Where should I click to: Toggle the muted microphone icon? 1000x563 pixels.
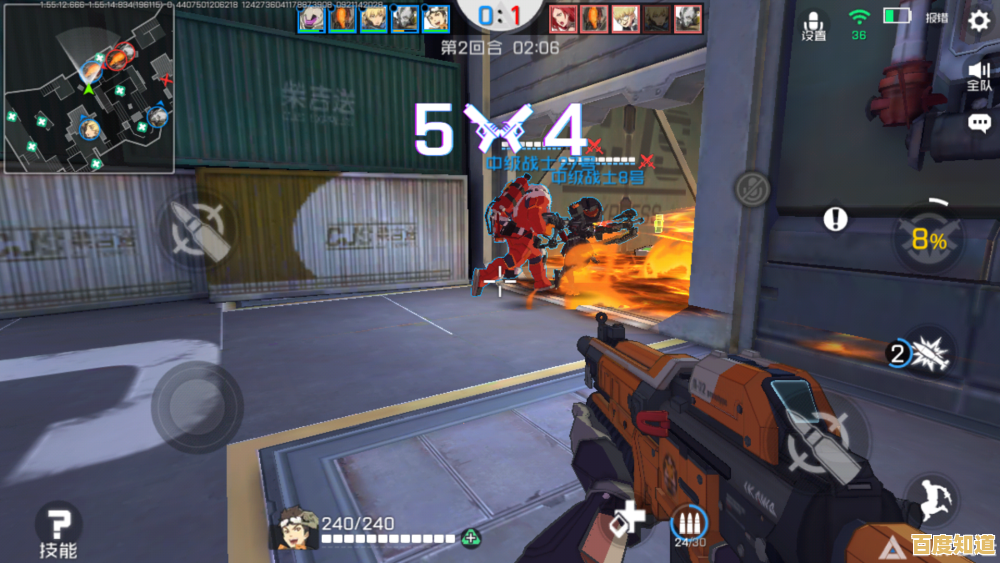pyautogui.click(x=750, y=187)
